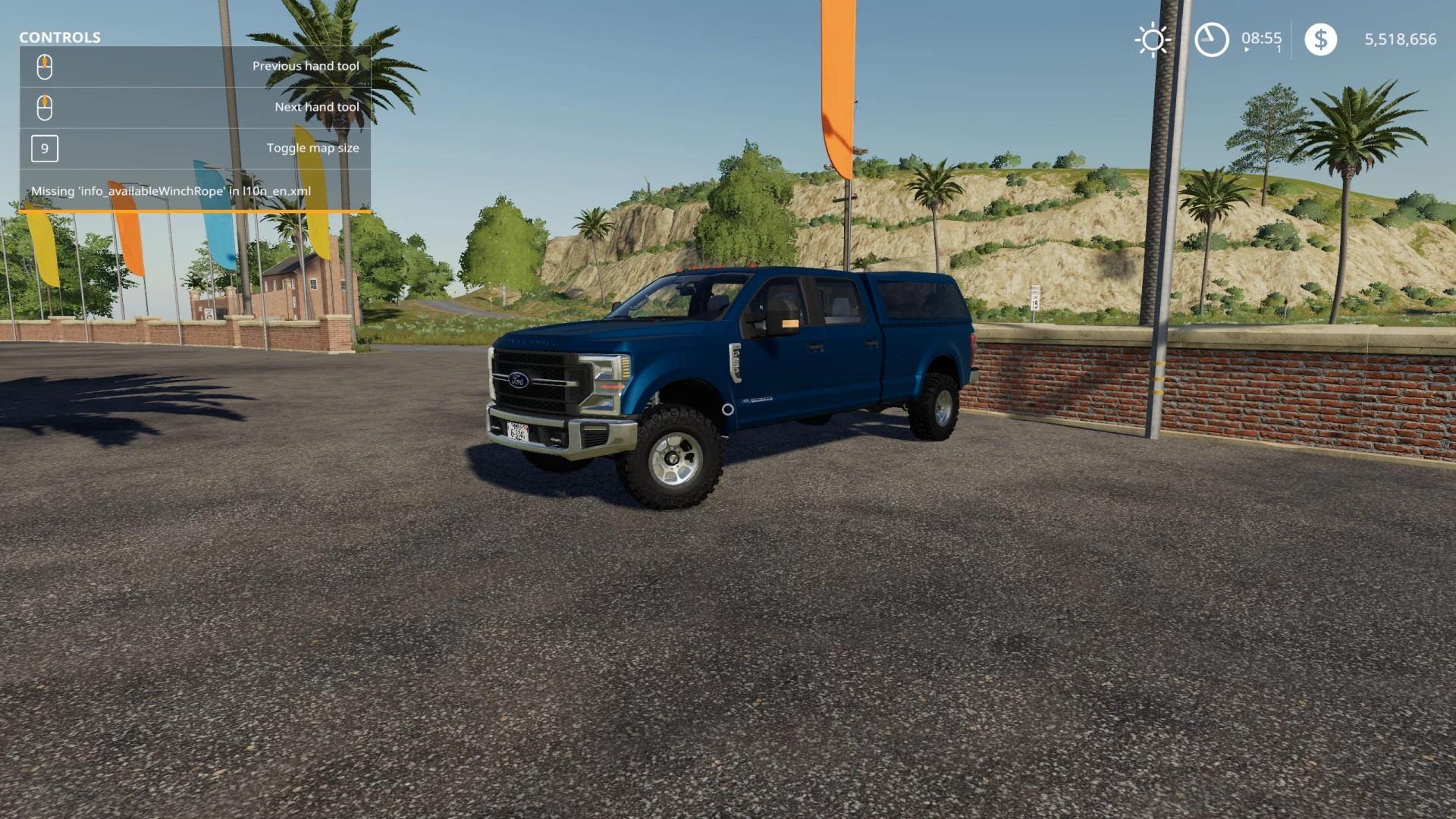Viewport: 1456px width, 819px height.
Task: Click the 'Toggle map size' label
Action: pos(312,148)
